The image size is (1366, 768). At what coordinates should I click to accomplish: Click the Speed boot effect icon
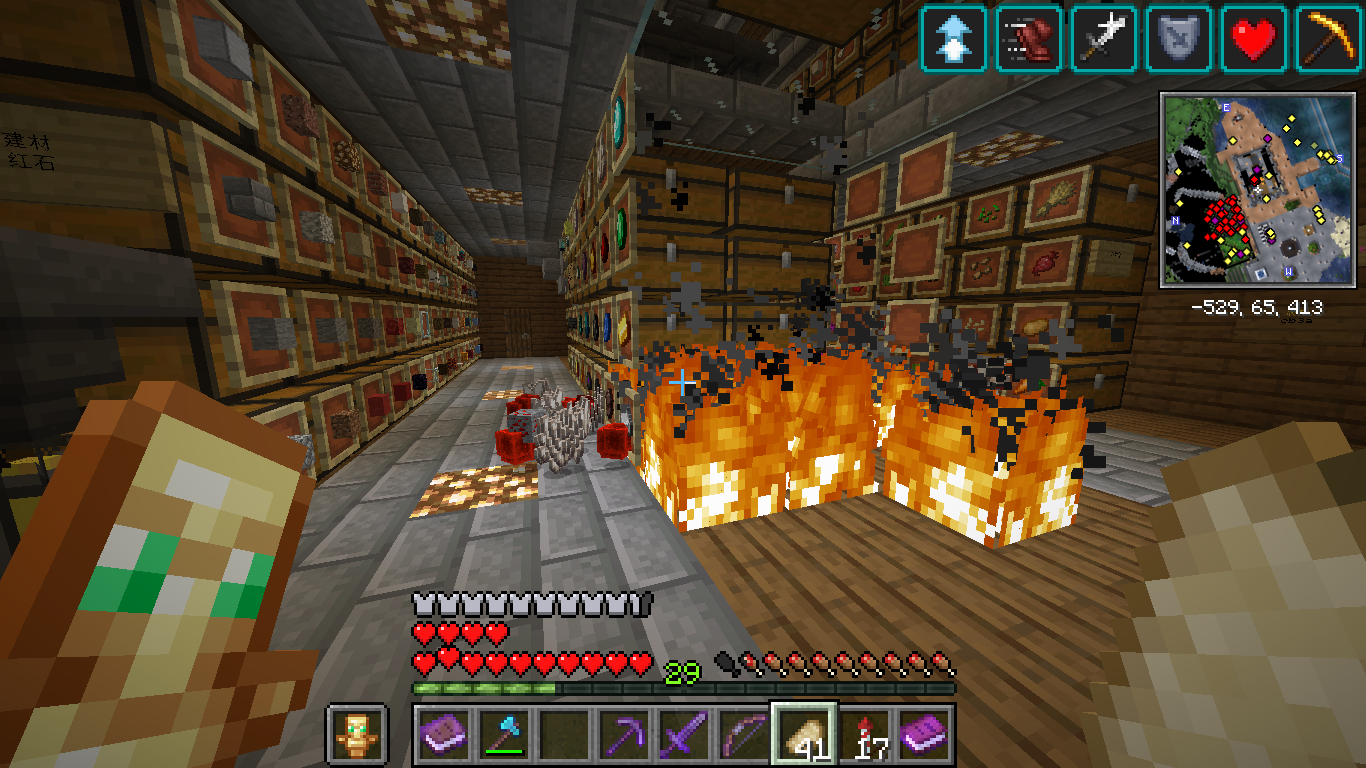point(1029,39)
